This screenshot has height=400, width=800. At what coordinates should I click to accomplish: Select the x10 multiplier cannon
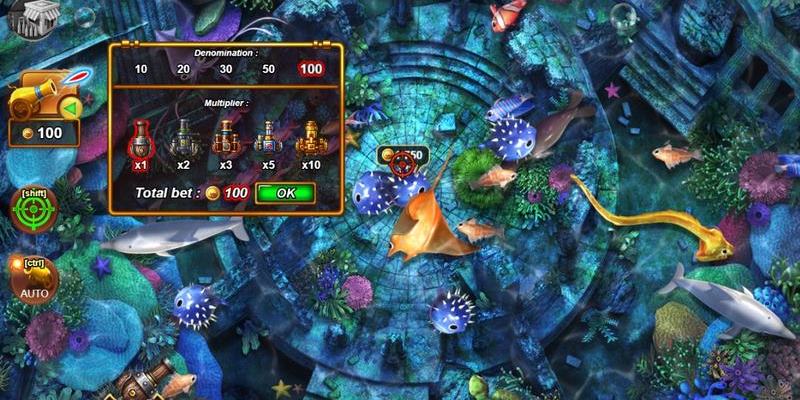click(x=311, y=141)
